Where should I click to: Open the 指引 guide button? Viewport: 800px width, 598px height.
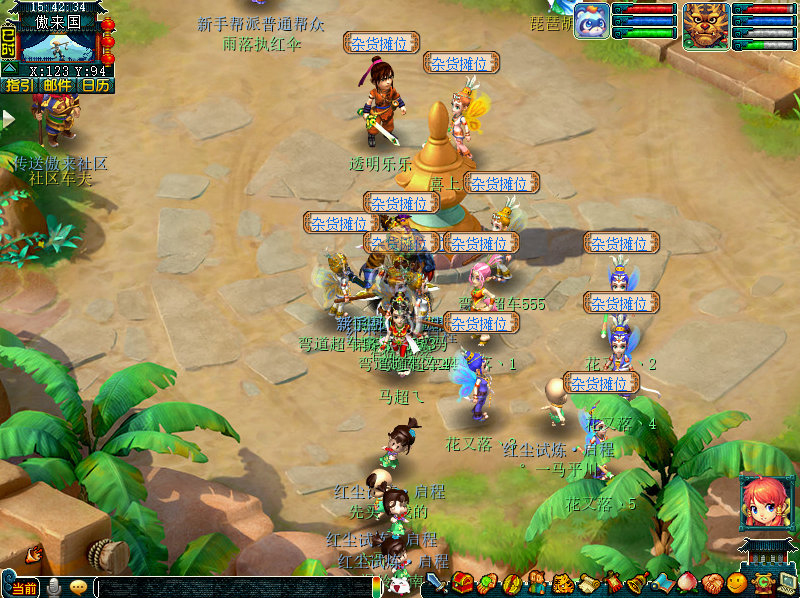[x=18, y=86]
